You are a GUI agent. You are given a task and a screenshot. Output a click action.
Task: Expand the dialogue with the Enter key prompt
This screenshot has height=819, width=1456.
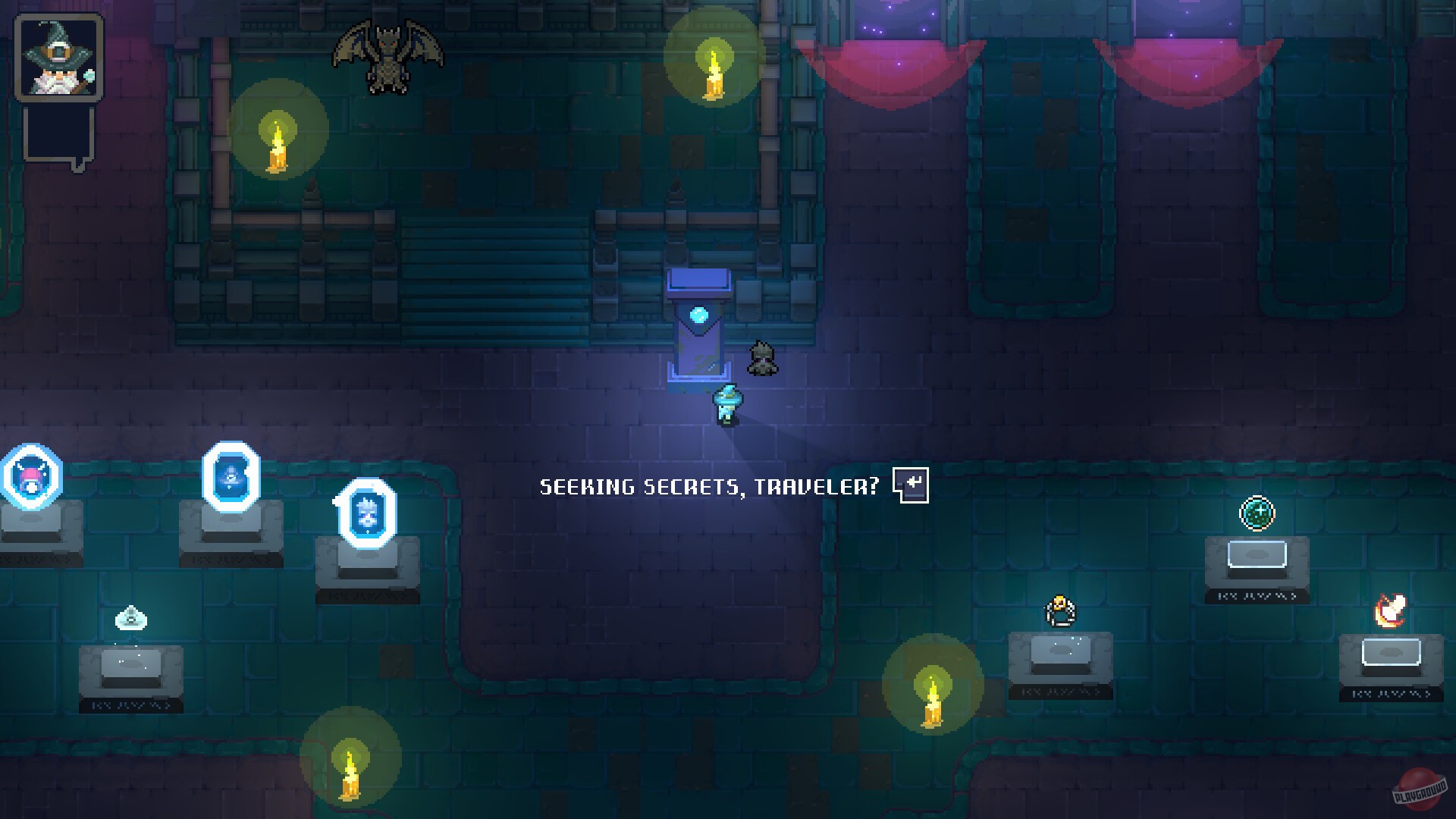pyautogui.click(x=912, y=485)
